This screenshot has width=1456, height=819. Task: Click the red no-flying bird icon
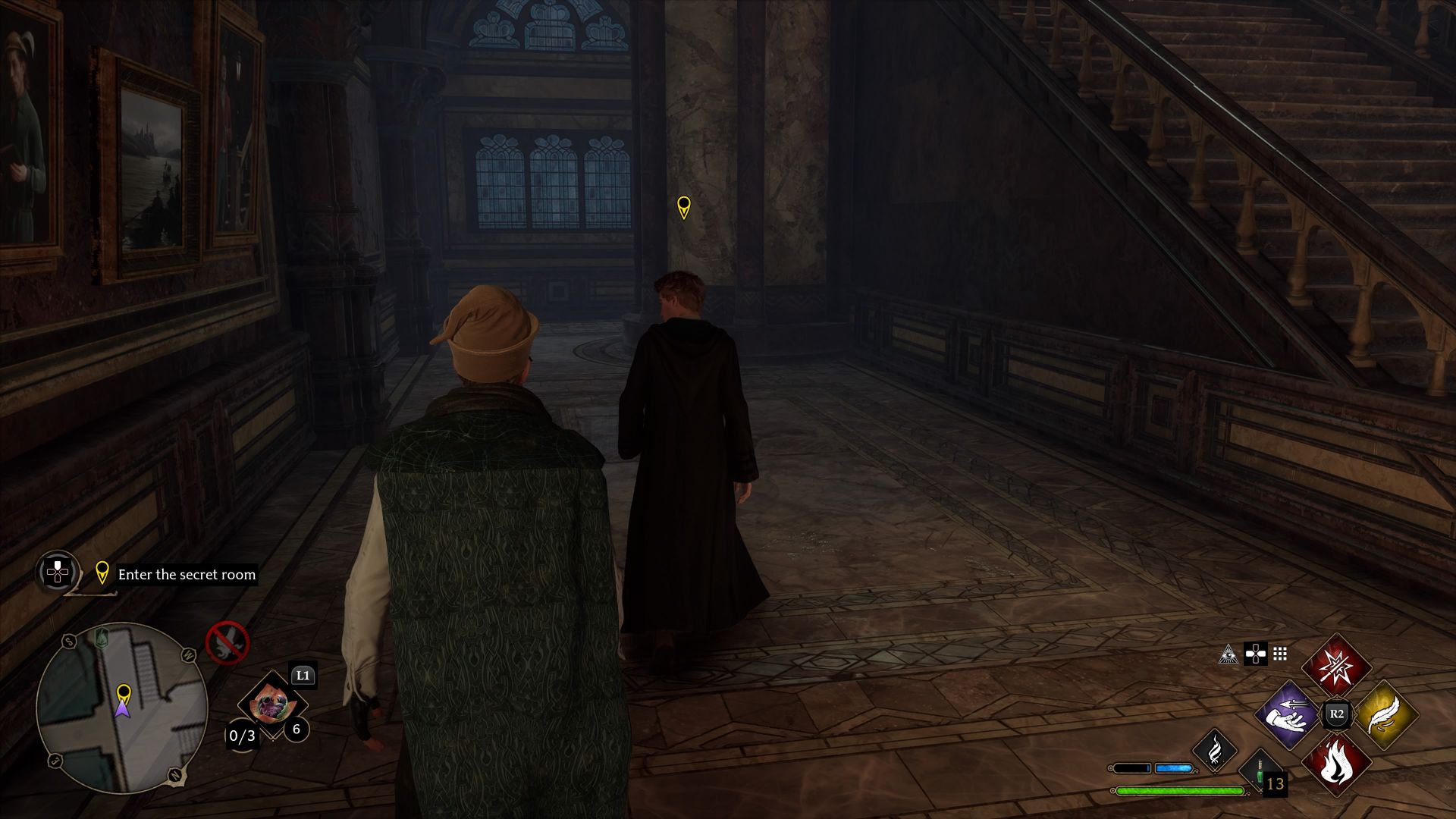(227, 643)
